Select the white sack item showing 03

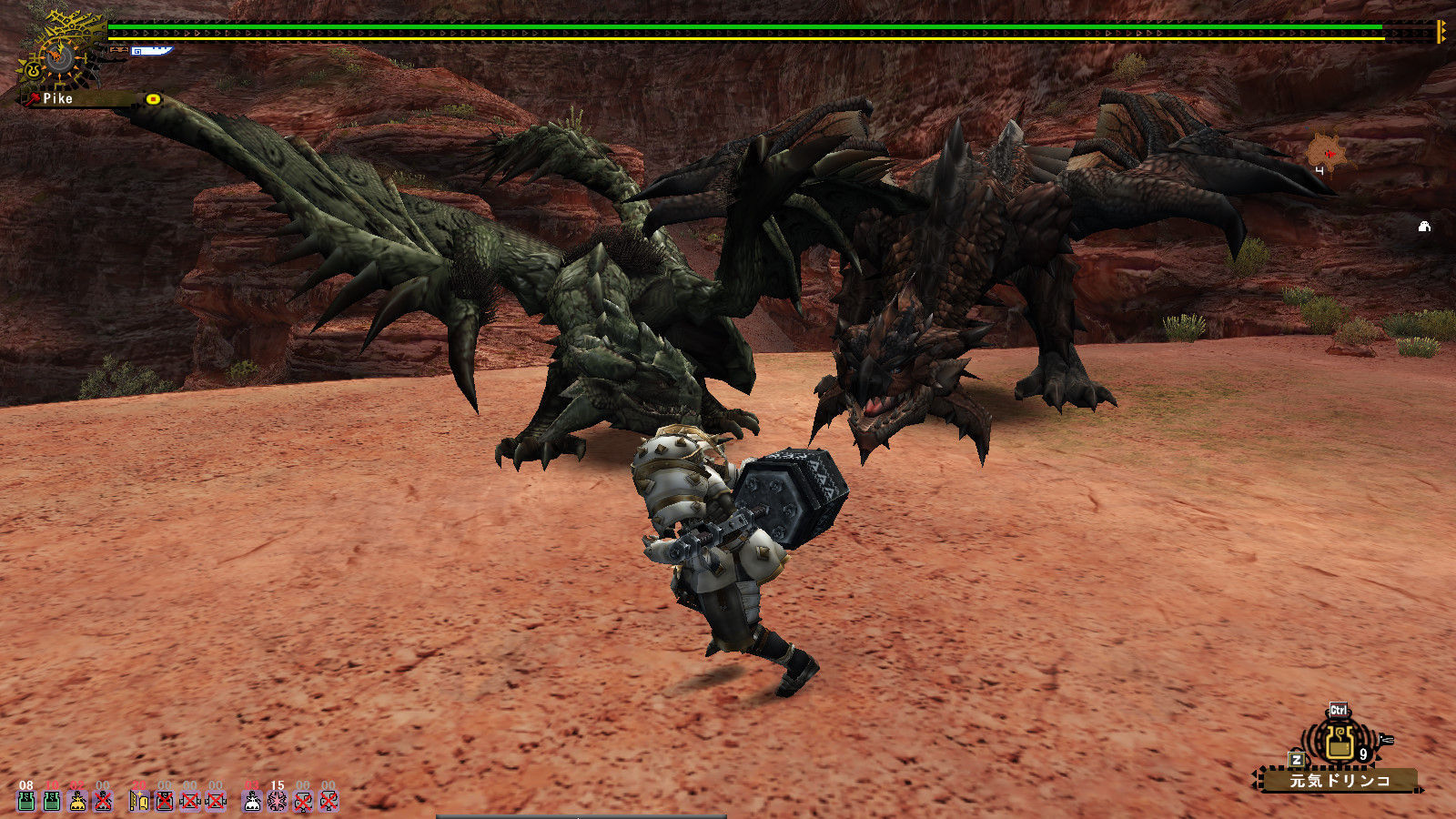pyautogui.click(x=252, y=800)
